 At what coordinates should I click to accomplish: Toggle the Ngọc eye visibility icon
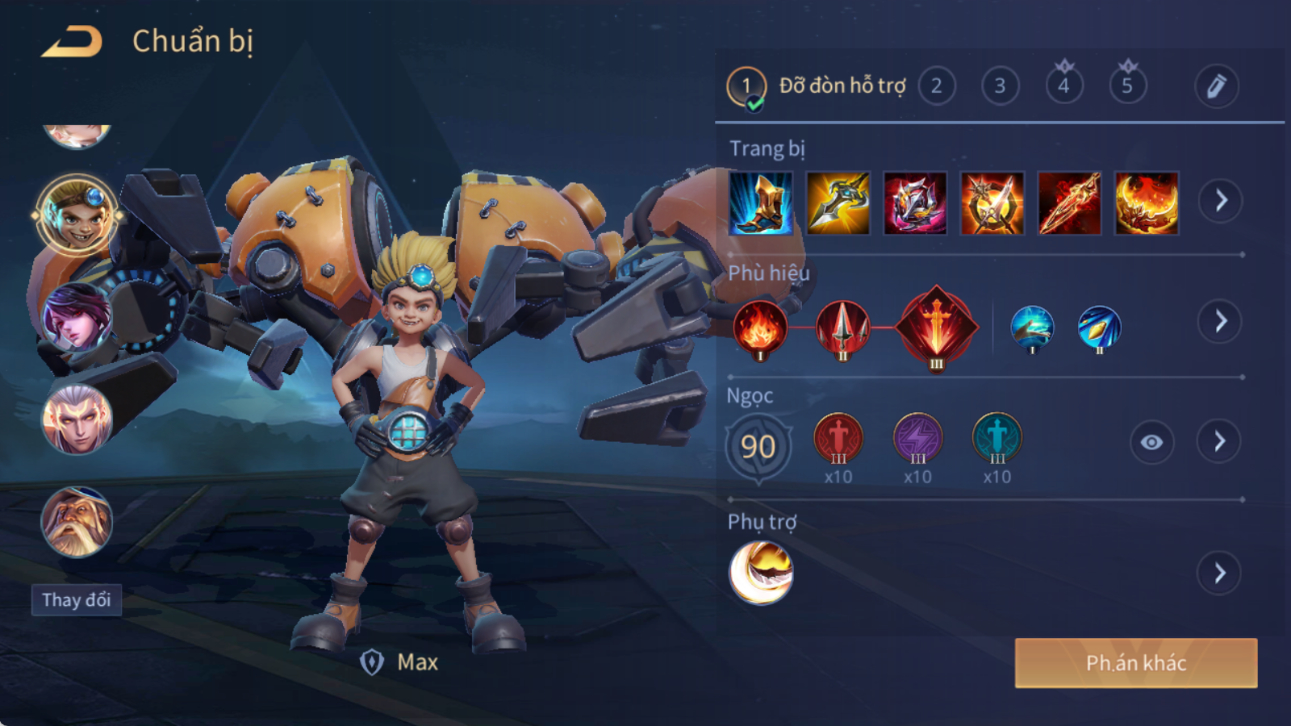1151,442
